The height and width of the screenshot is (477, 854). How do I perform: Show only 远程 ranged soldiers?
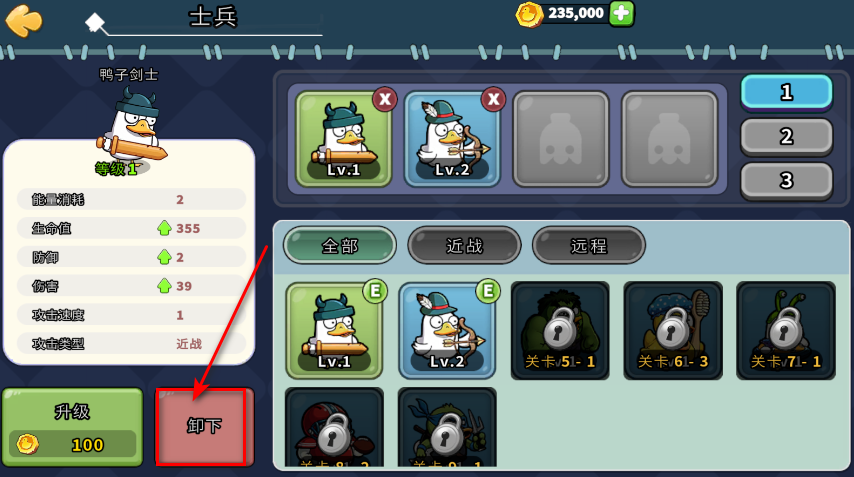tap(588, 245)
